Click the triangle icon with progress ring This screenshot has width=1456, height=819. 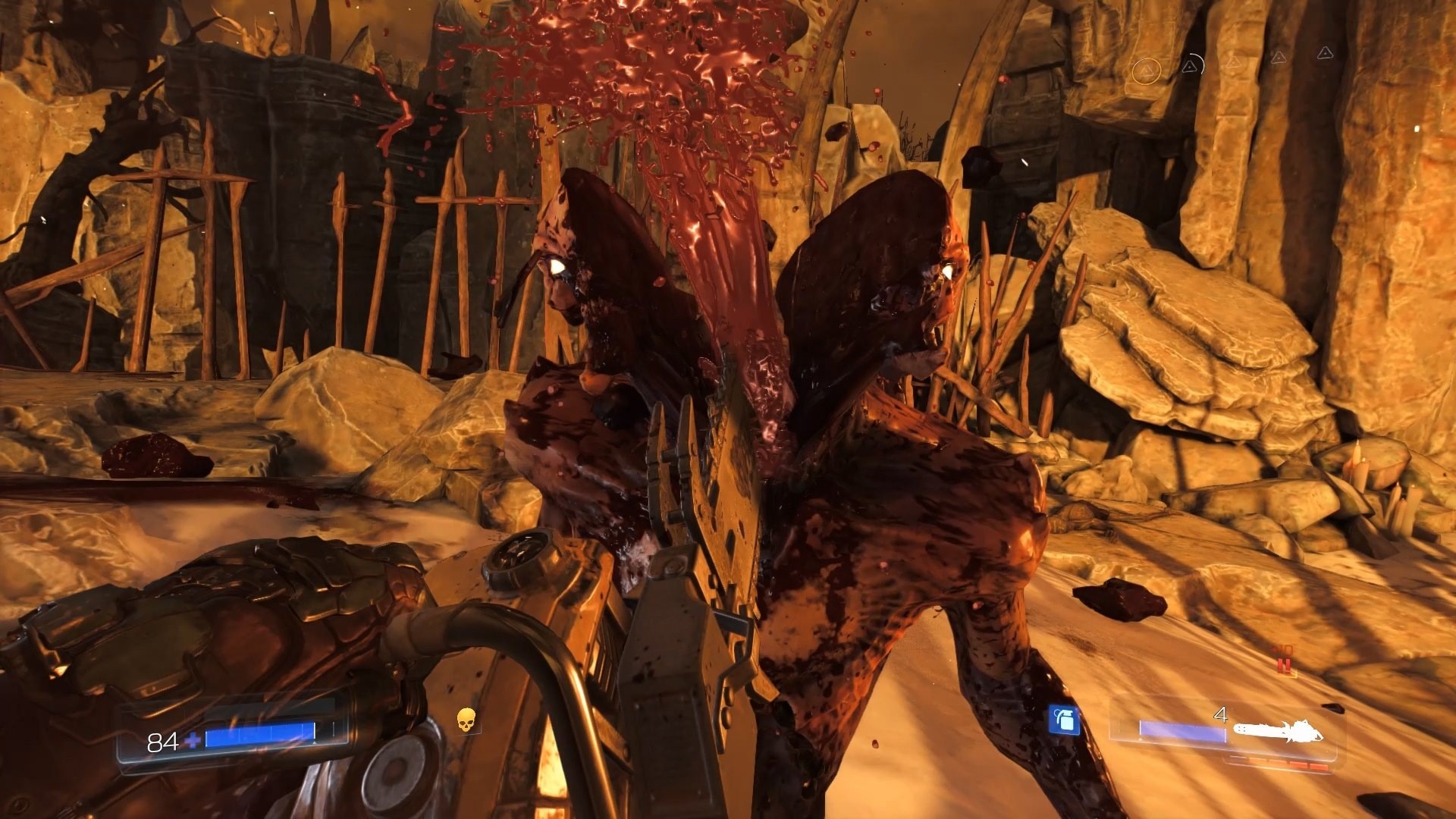pyautogui.click(x=1191, y=67)
